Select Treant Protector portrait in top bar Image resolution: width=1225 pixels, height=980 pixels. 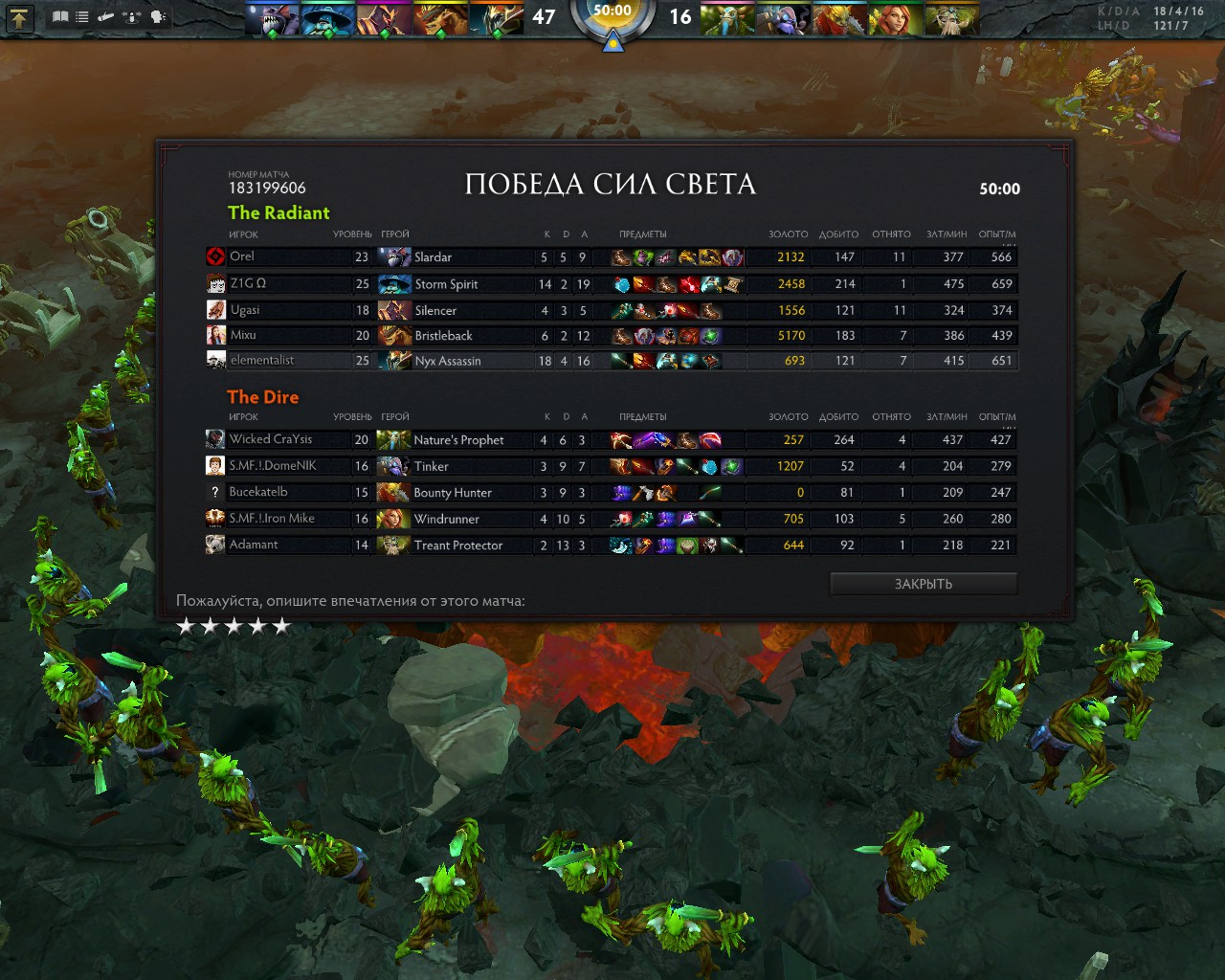pos(951,19)
